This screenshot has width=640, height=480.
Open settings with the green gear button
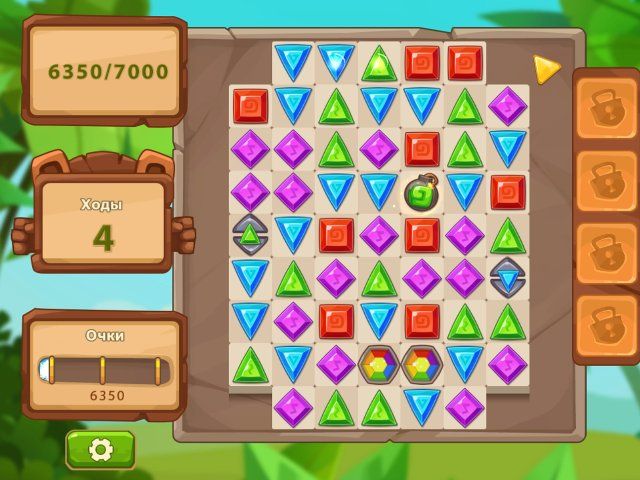click(100, 450)
